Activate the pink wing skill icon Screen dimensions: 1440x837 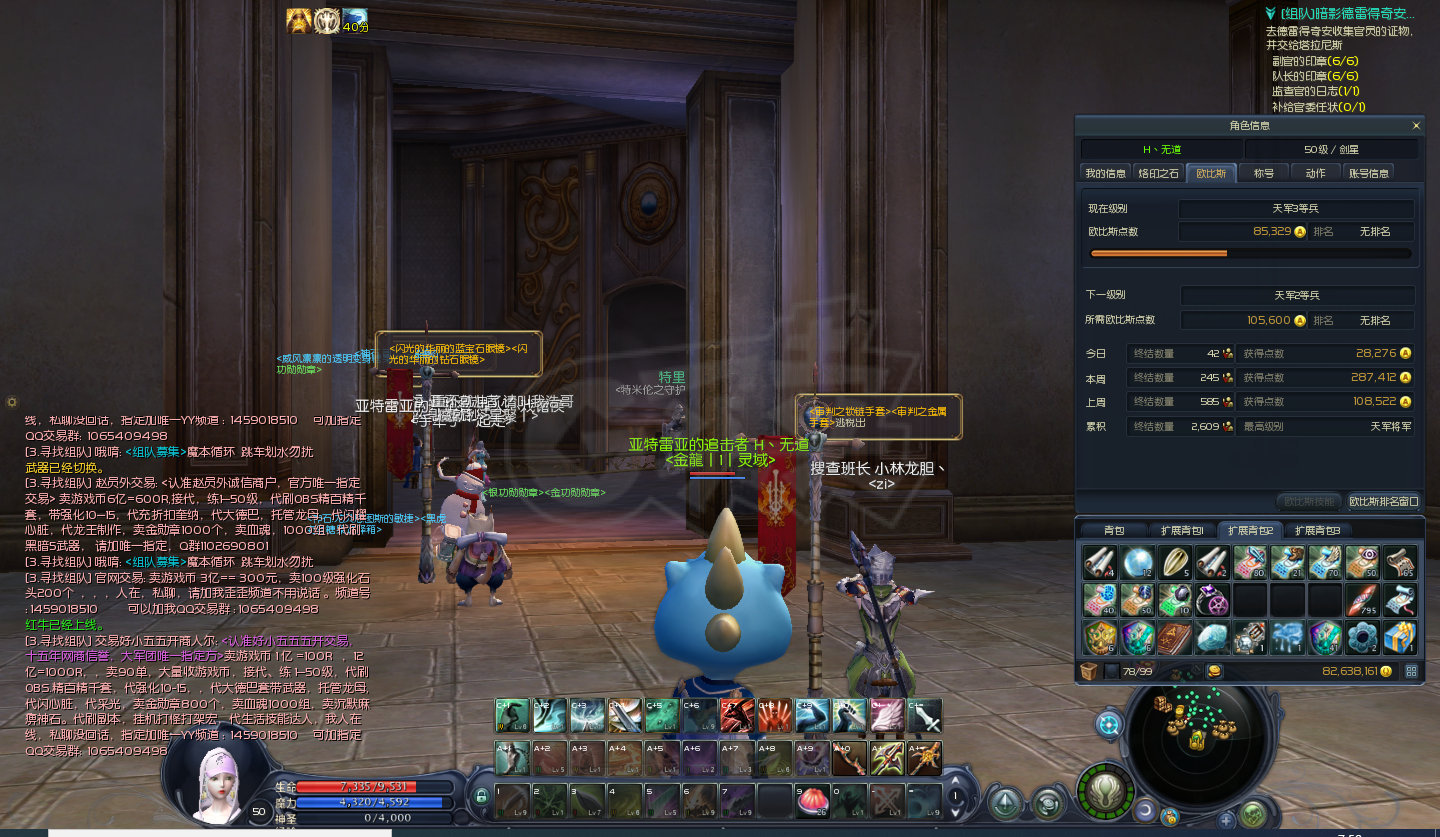click(x=885, y=715)
